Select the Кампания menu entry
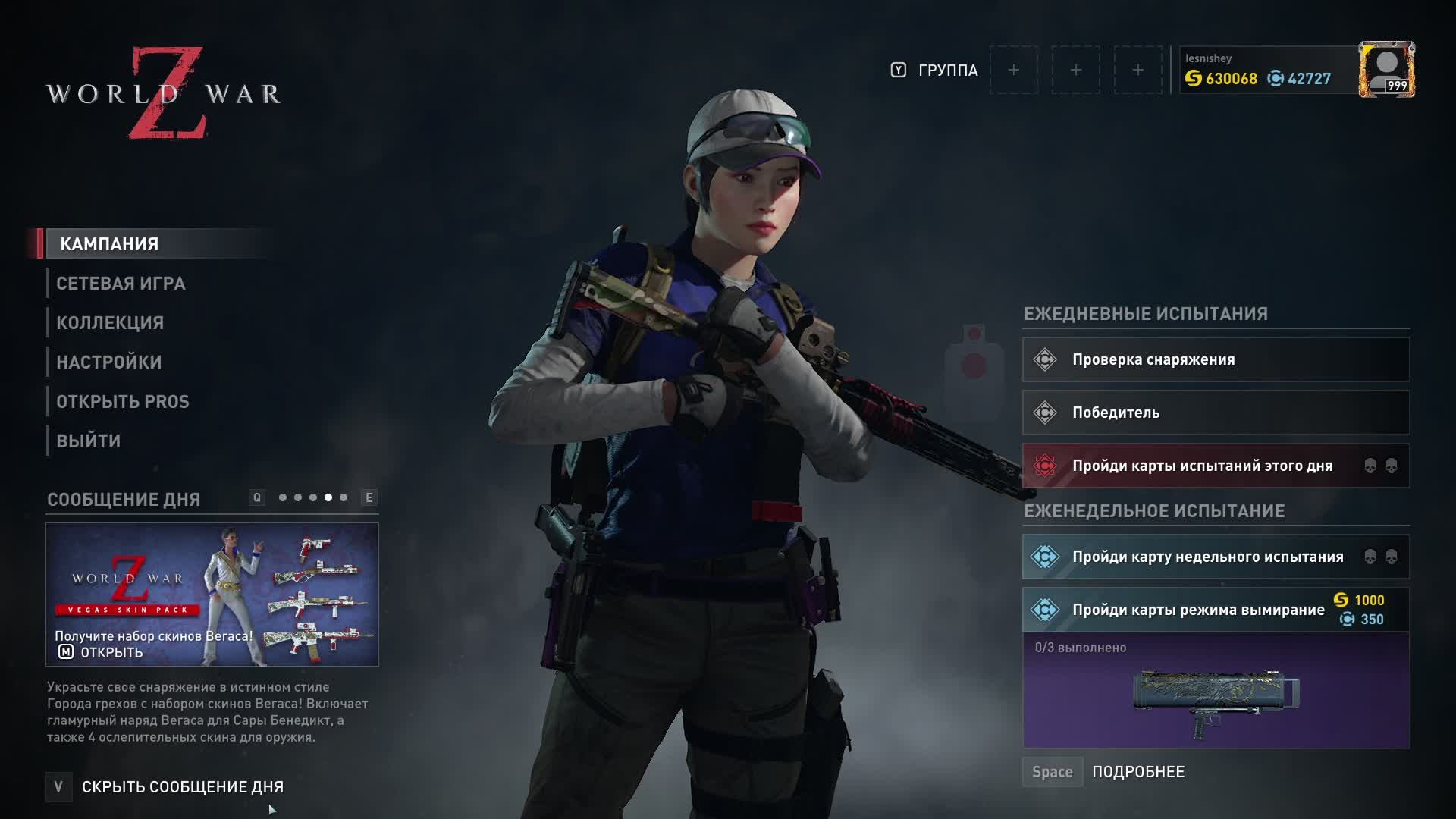 [x=110, y=244]
